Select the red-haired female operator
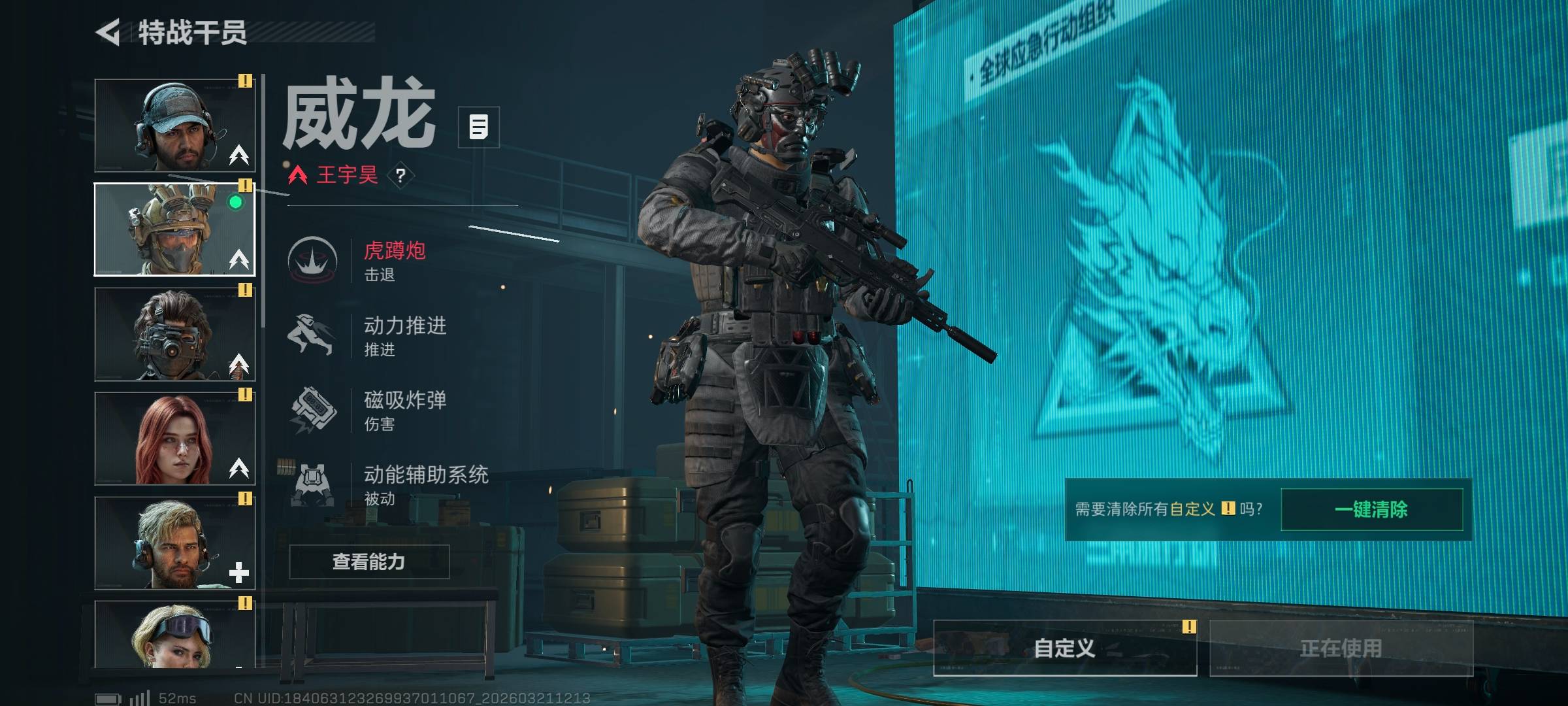This screenshot has height=706, width=1568. tap(174, 439)
